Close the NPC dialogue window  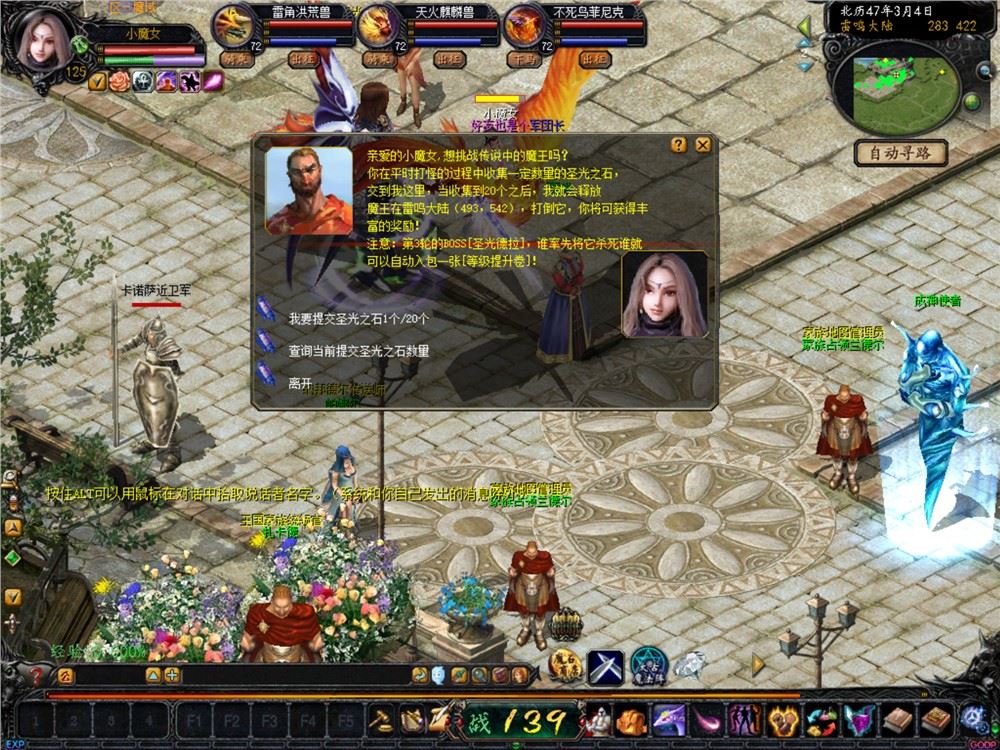point(703,144)
